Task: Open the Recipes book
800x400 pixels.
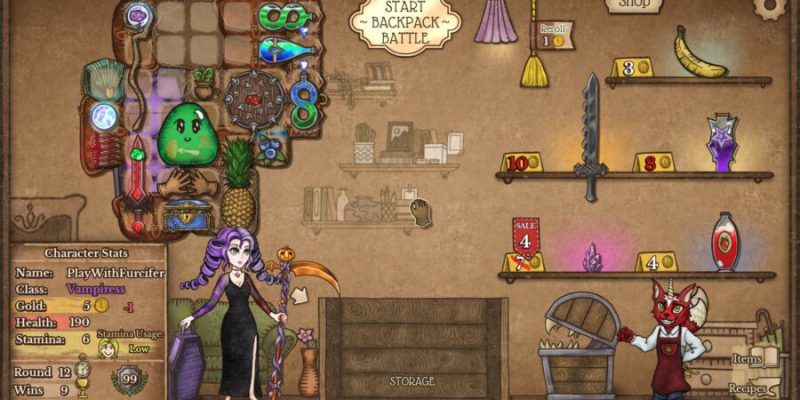Action: [747, 387]
